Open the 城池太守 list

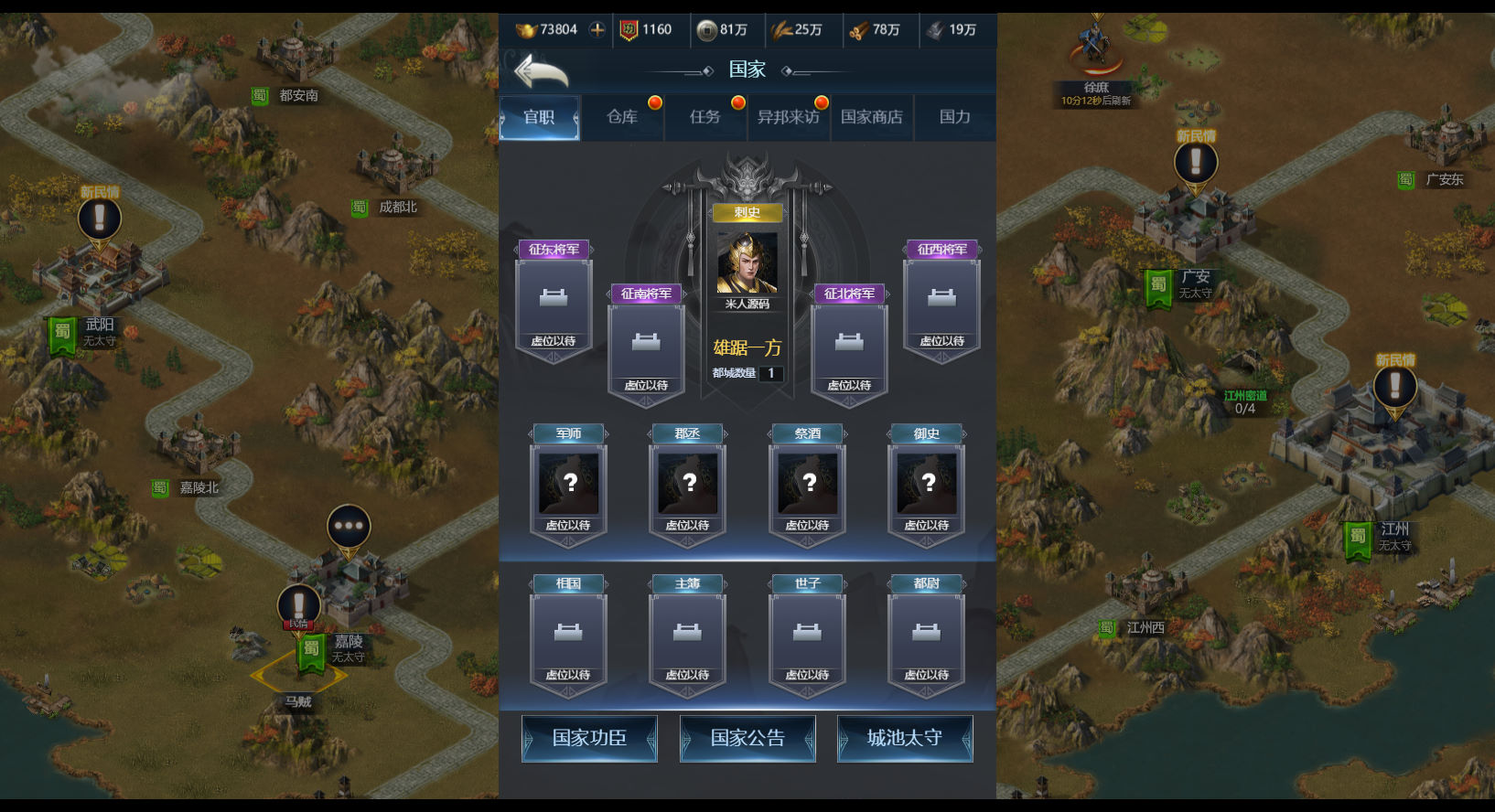pyautogui.click(x=905, y=738)
